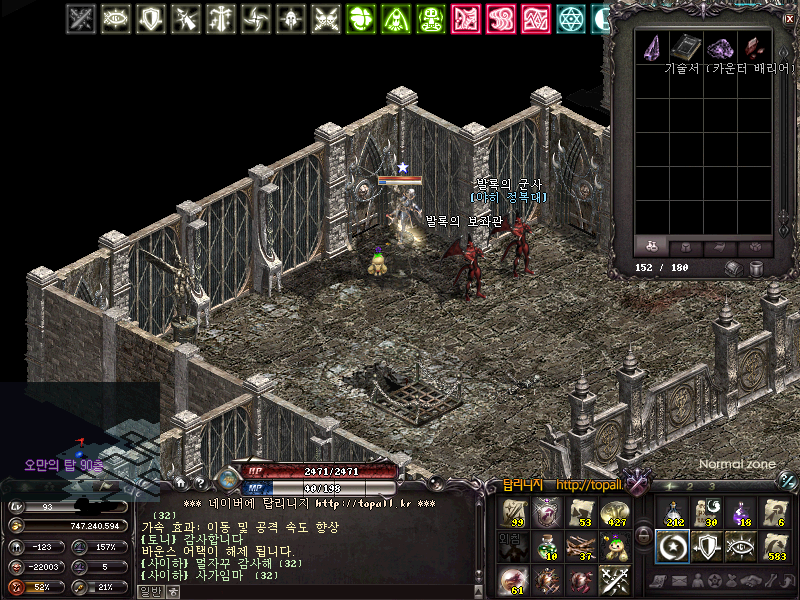Use the green potion on the hotbar
800x600 pixels.
coord(547,545)
